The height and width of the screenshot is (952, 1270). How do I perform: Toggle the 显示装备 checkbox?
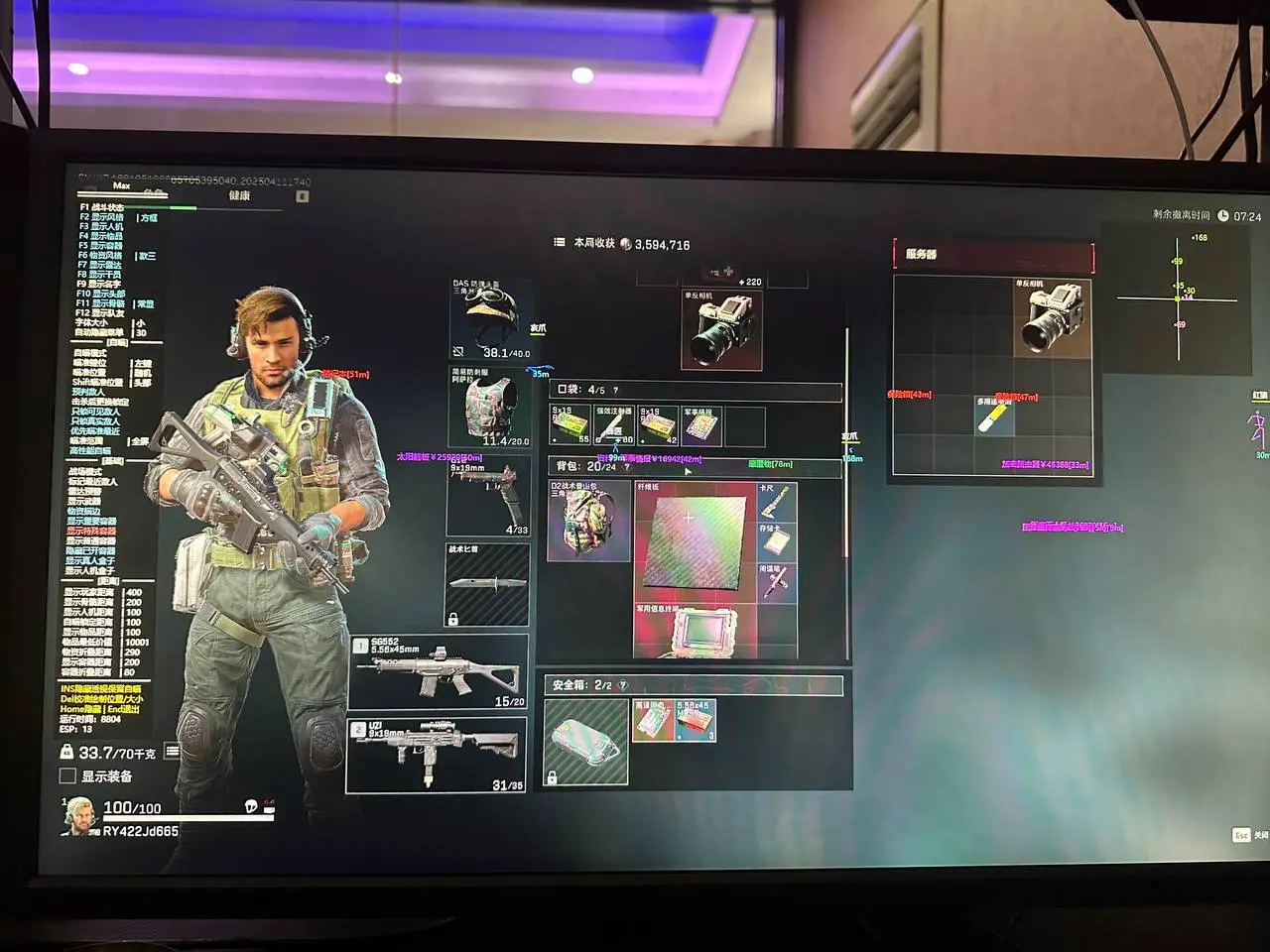[67, 776]
